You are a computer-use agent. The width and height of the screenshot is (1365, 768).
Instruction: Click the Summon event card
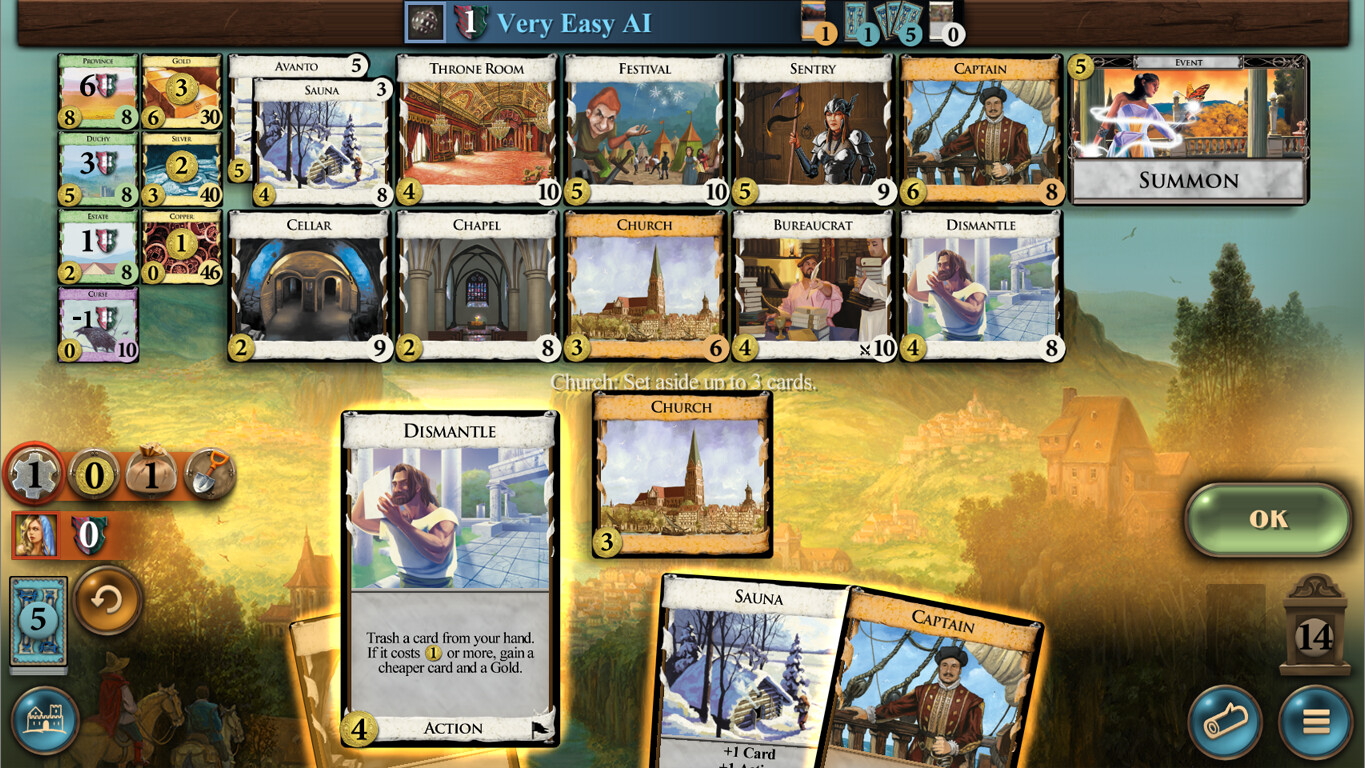[x=1188, y=130]
